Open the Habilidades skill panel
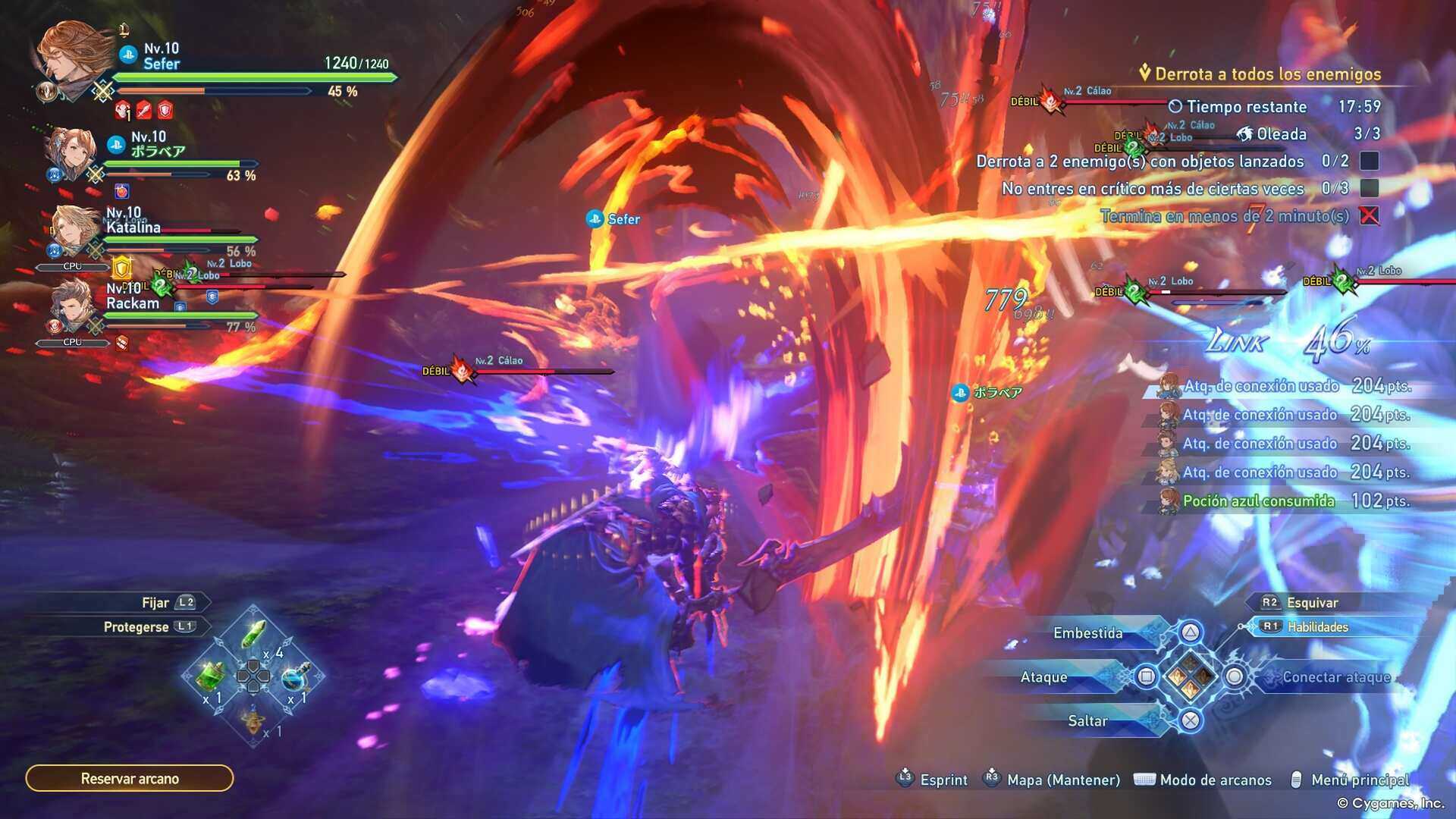 pos(1317,627)
